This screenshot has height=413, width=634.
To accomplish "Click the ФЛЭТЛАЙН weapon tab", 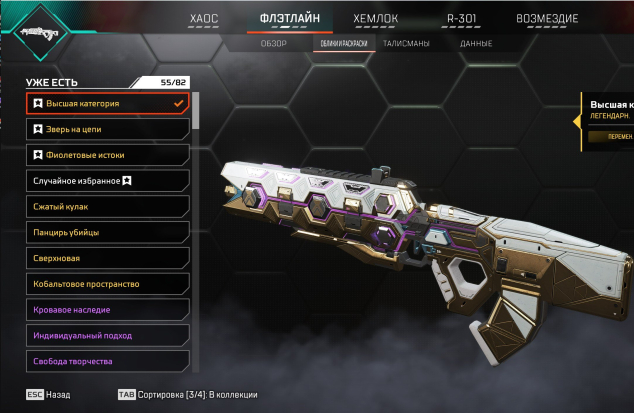I will [288, 19].
